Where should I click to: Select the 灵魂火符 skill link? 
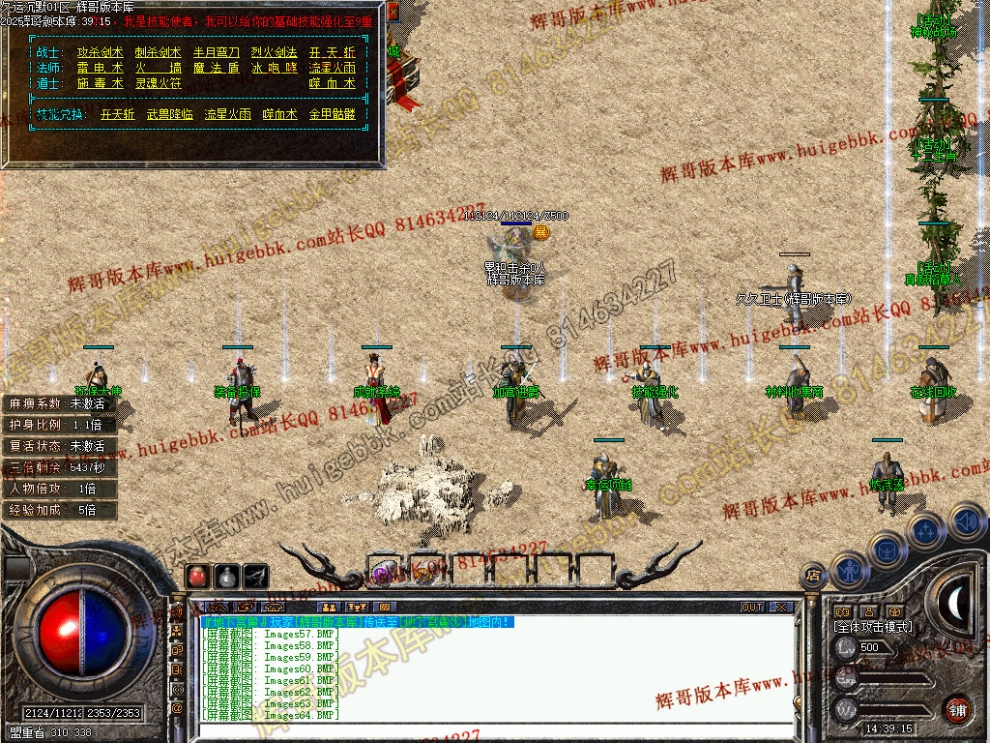158,84
